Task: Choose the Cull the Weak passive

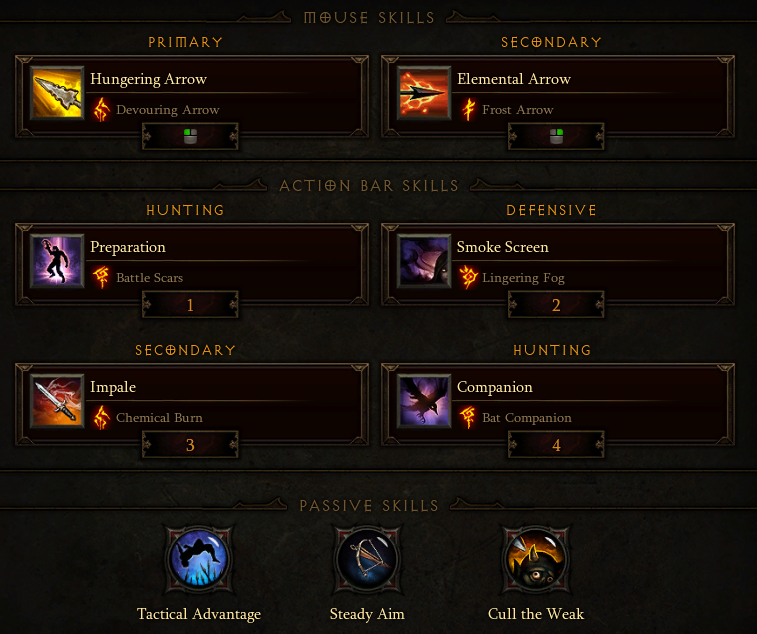Action: (x=535, y=560)
